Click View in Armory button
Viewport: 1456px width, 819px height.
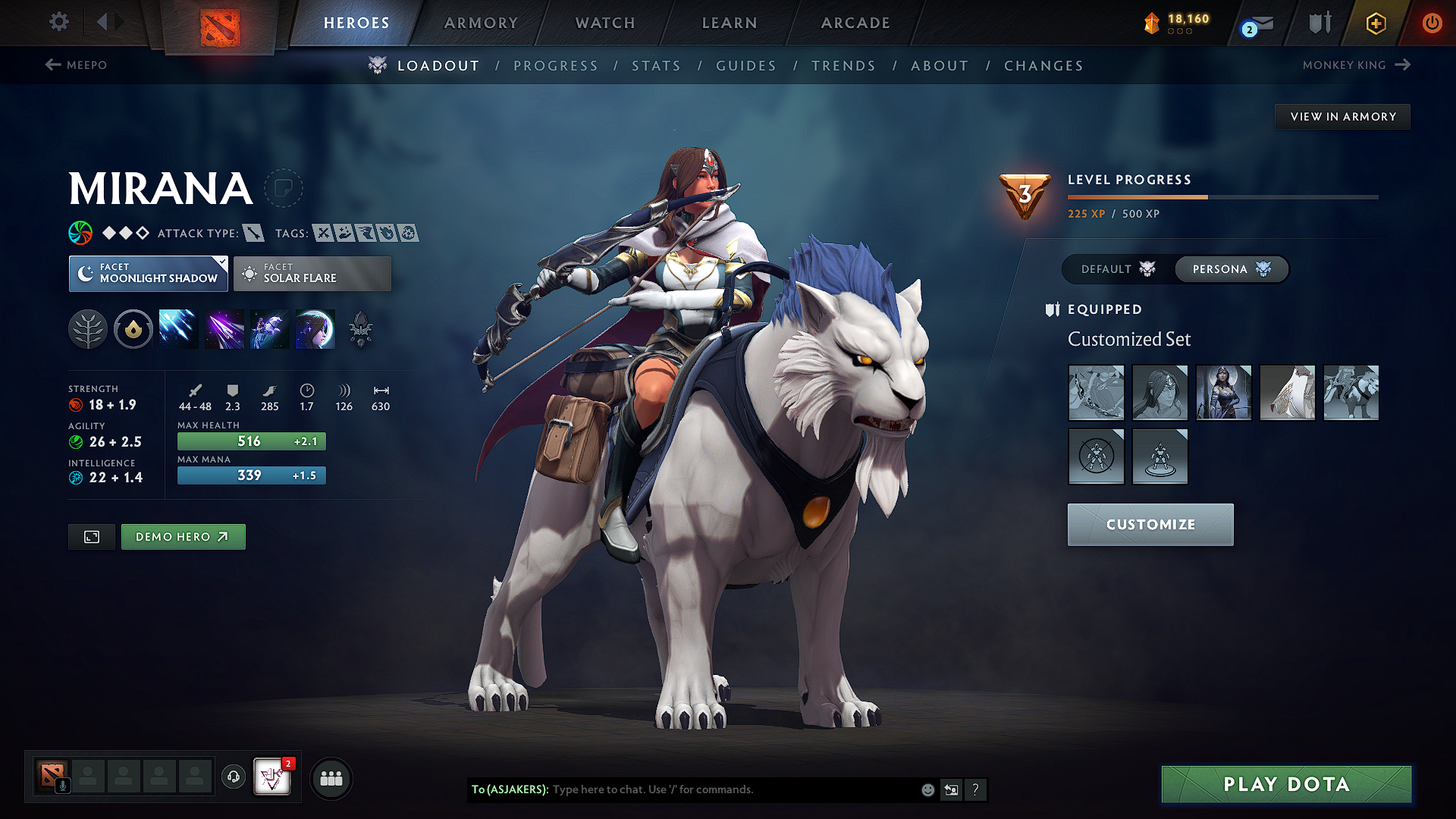(1342, 117)
